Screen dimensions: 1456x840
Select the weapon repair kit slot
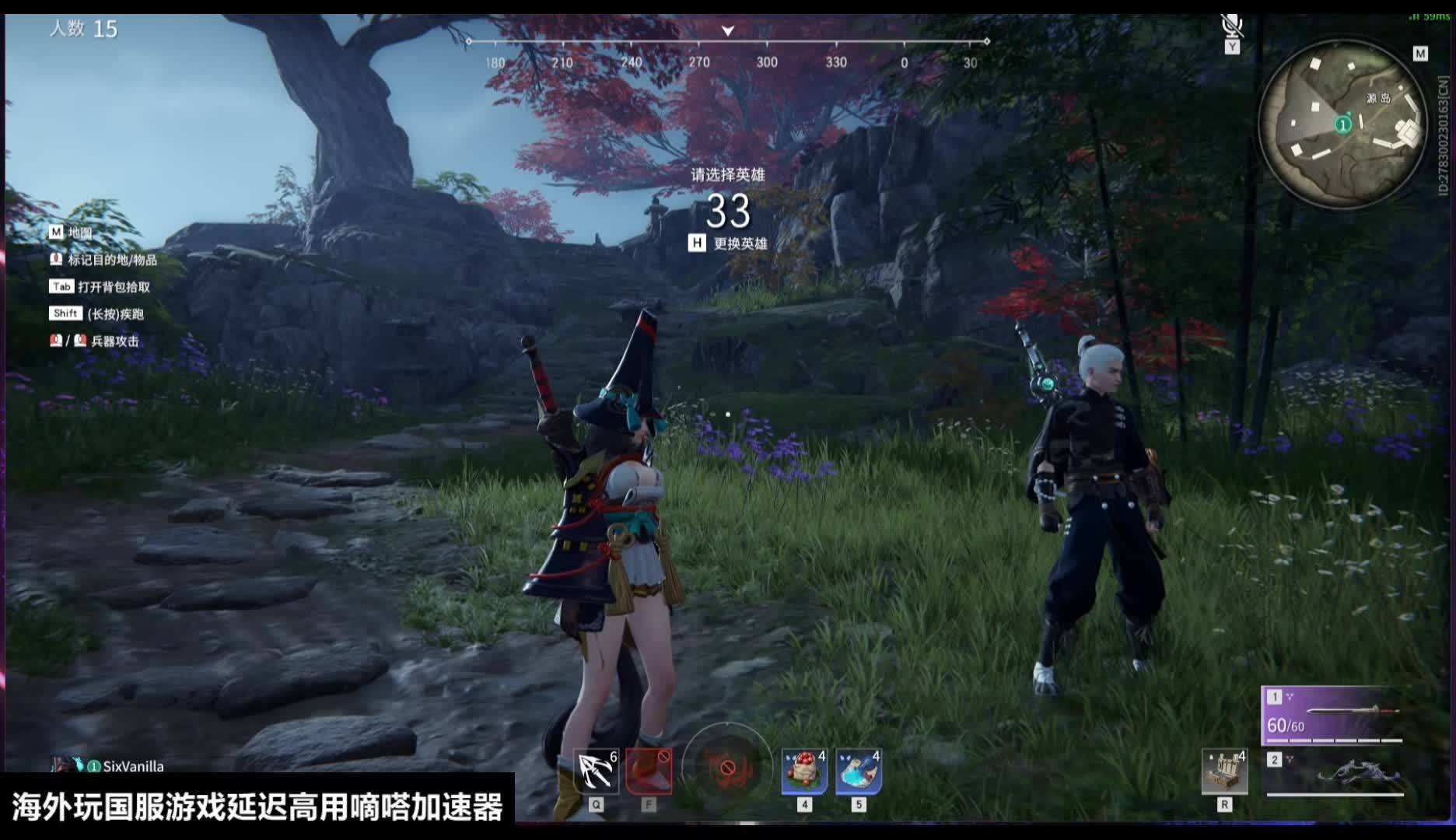tap(1224, 771)
